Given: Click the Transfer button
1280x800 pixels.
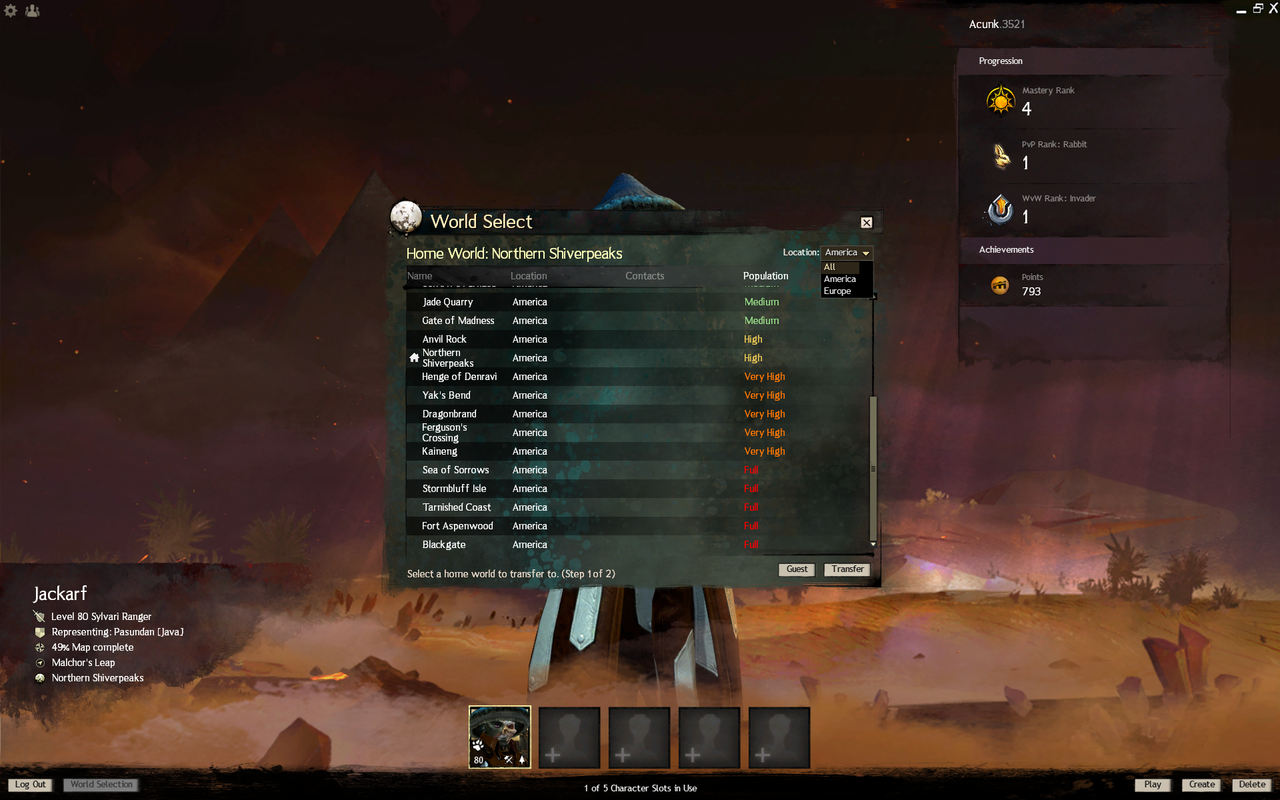Looking at the screenshot, I should point(847,569).
